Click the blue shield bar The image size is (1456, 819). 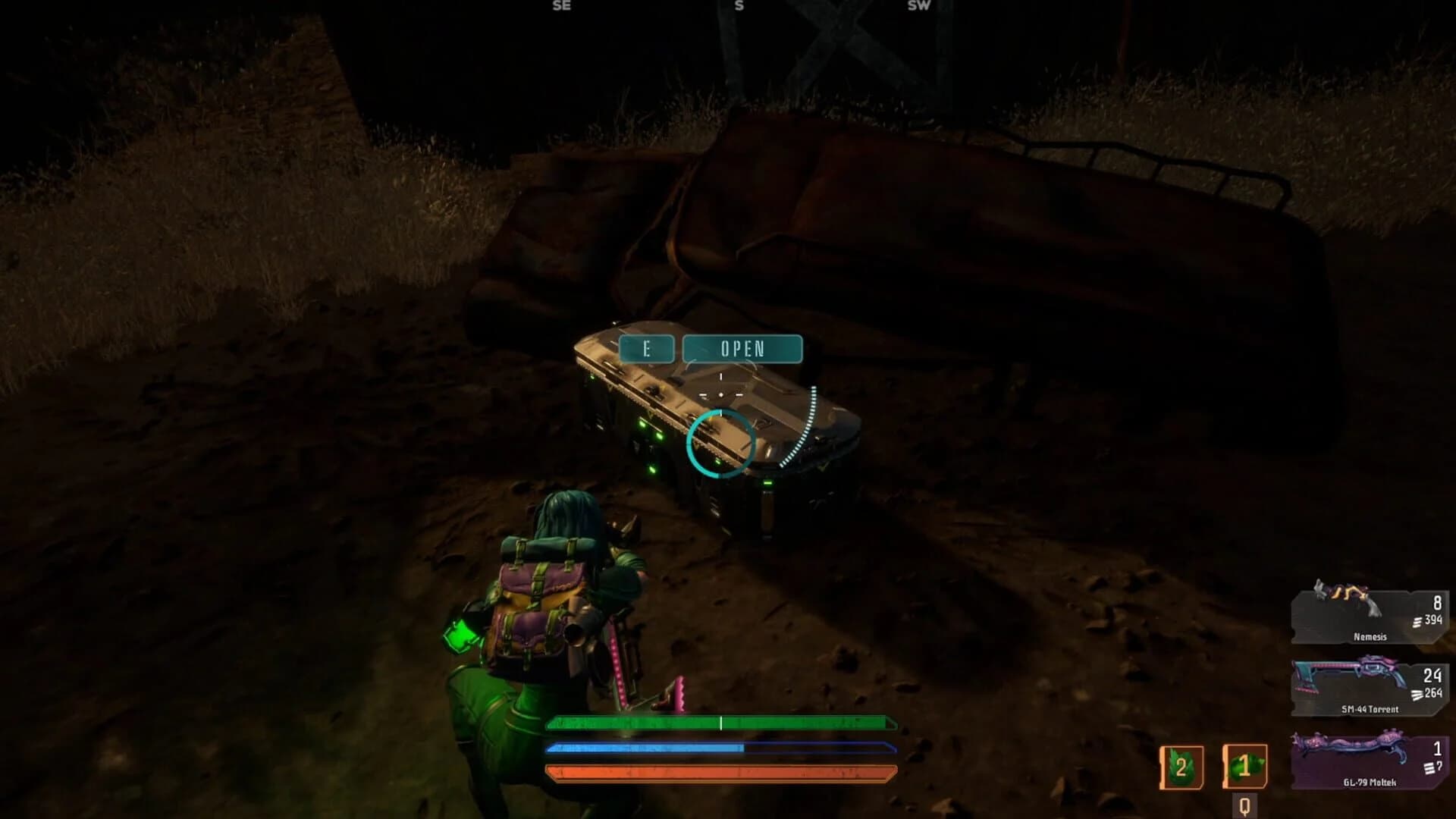720,747
